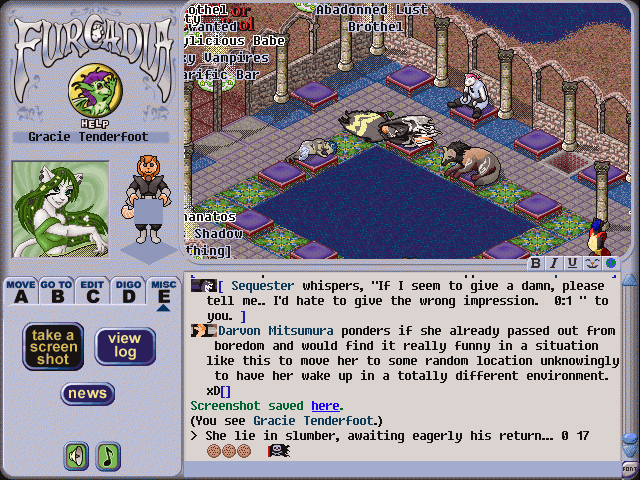The height and width of the screenshot is (480, 640).
Task: Toggle sound with the speaker icon
Action: click(x=76, y=456)
